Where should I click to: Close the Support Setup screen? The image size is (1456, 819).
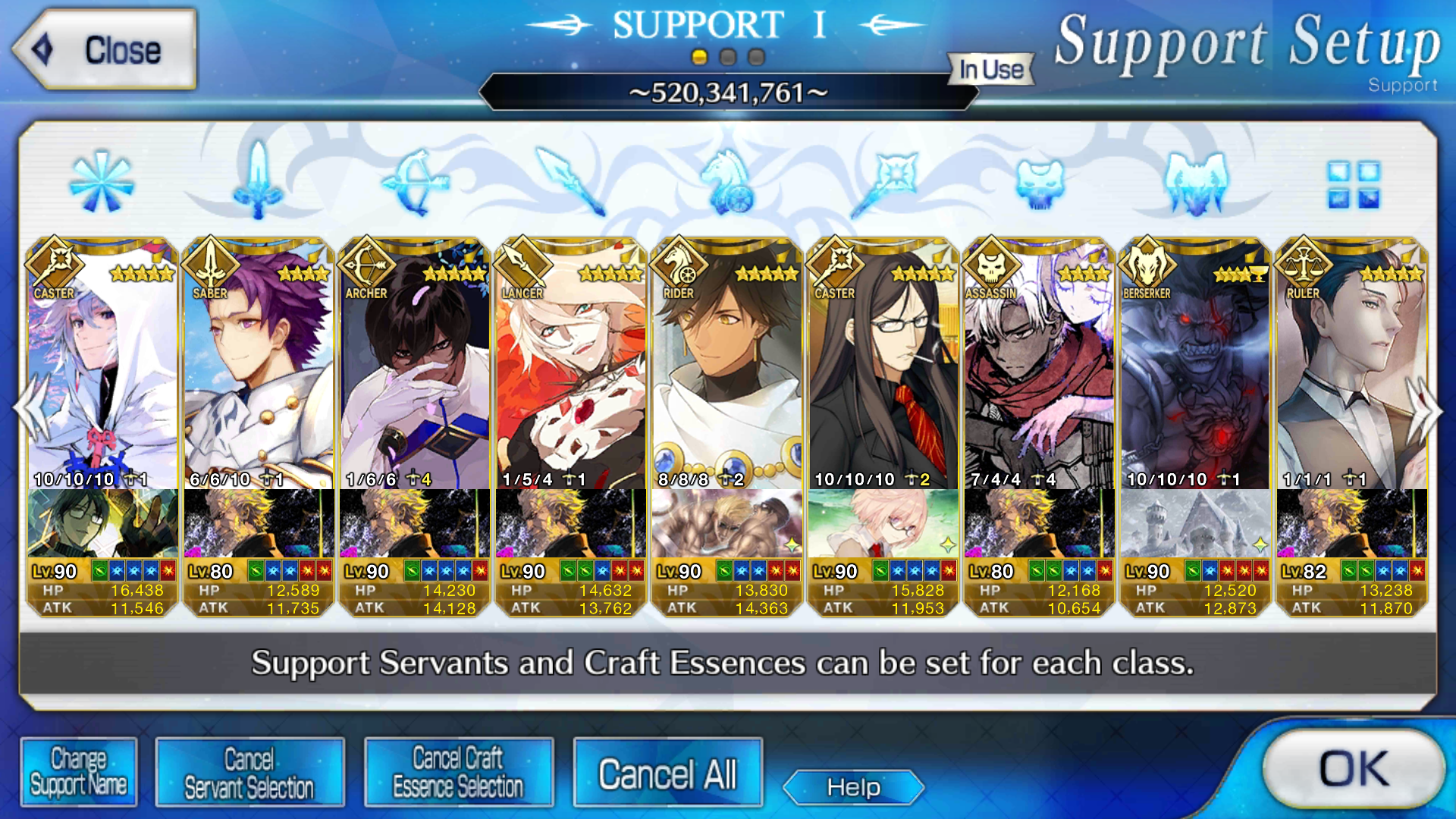105,50
